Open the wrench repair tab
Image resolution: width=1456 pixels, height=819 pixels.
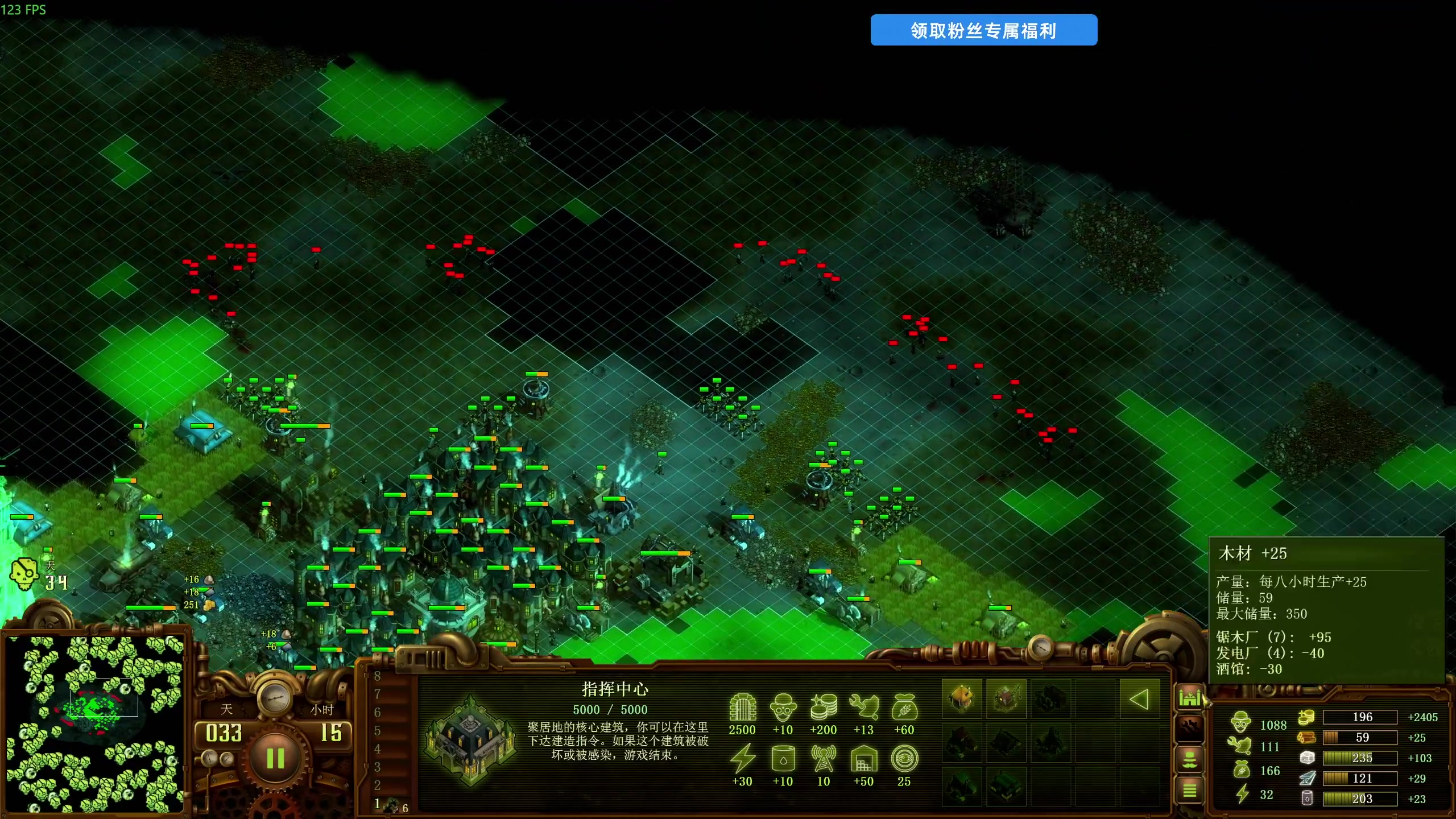[x=1189, y=728]
